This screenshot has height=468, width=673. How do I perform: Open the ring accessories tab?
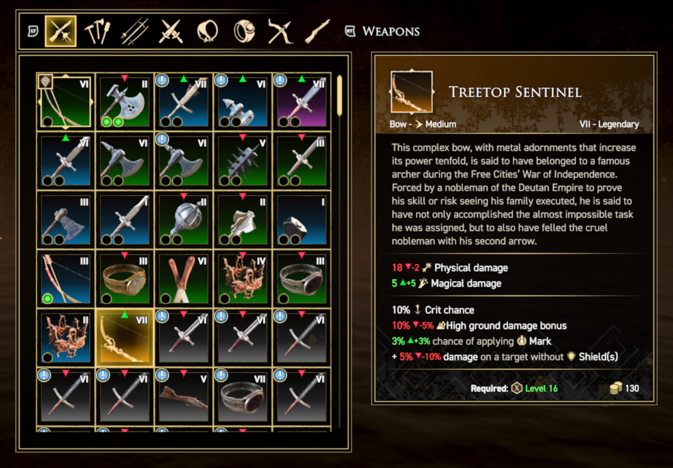244,31
